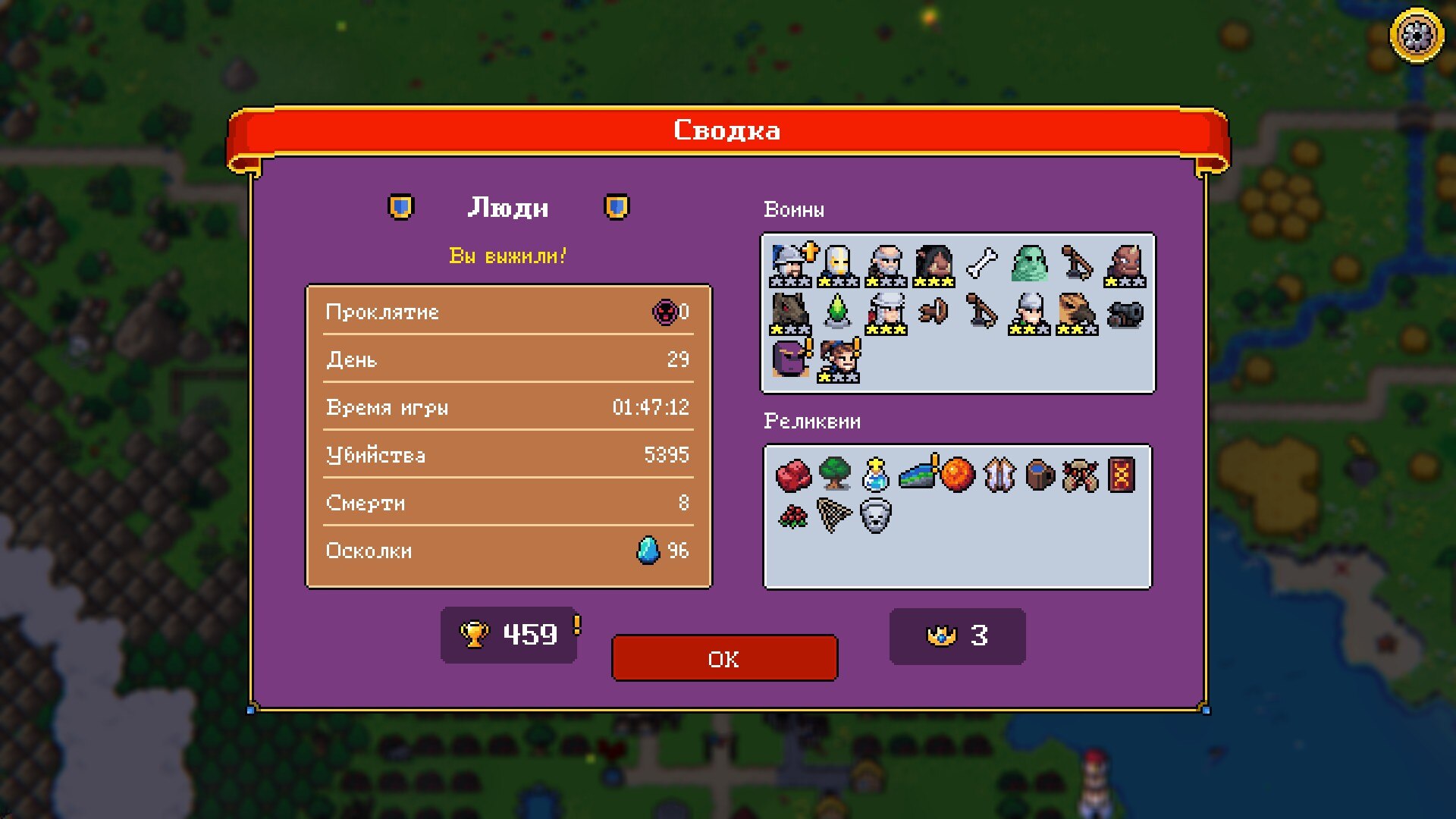
Task: Open the gear settings button
Action: (1416, 35)
